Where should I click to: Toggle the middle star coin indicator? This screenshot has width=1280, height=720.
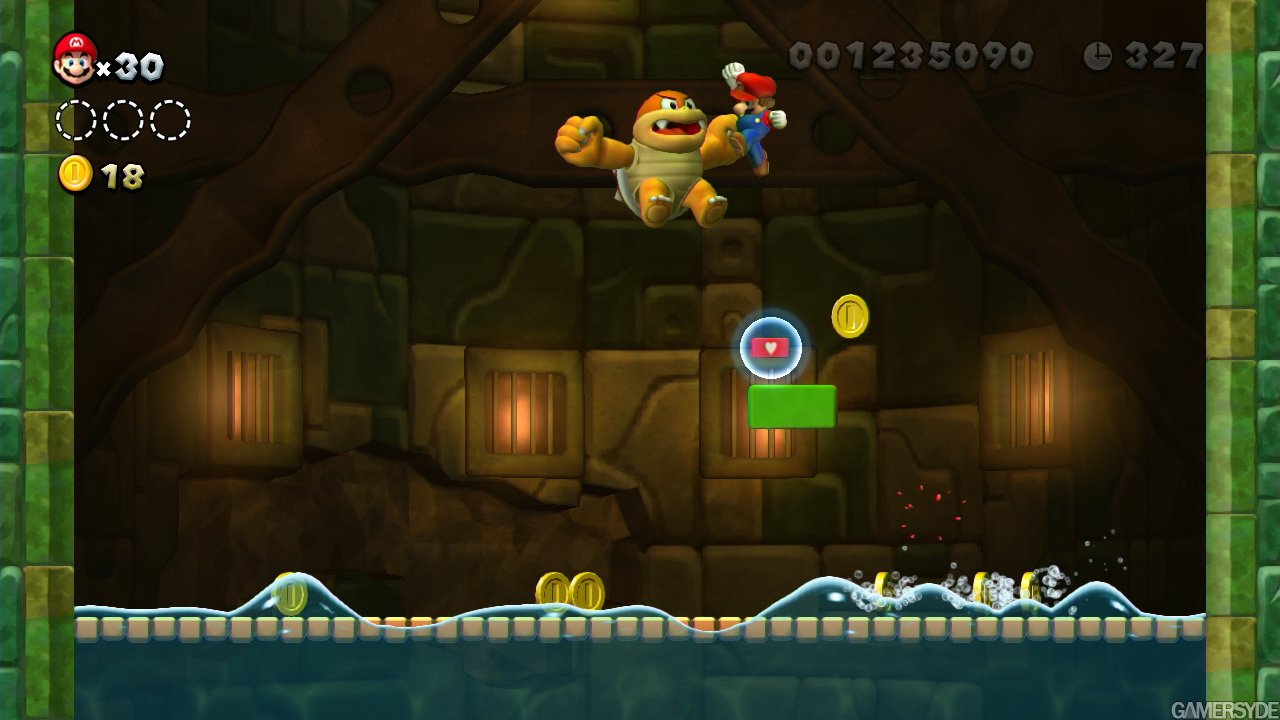click(124, 119)
